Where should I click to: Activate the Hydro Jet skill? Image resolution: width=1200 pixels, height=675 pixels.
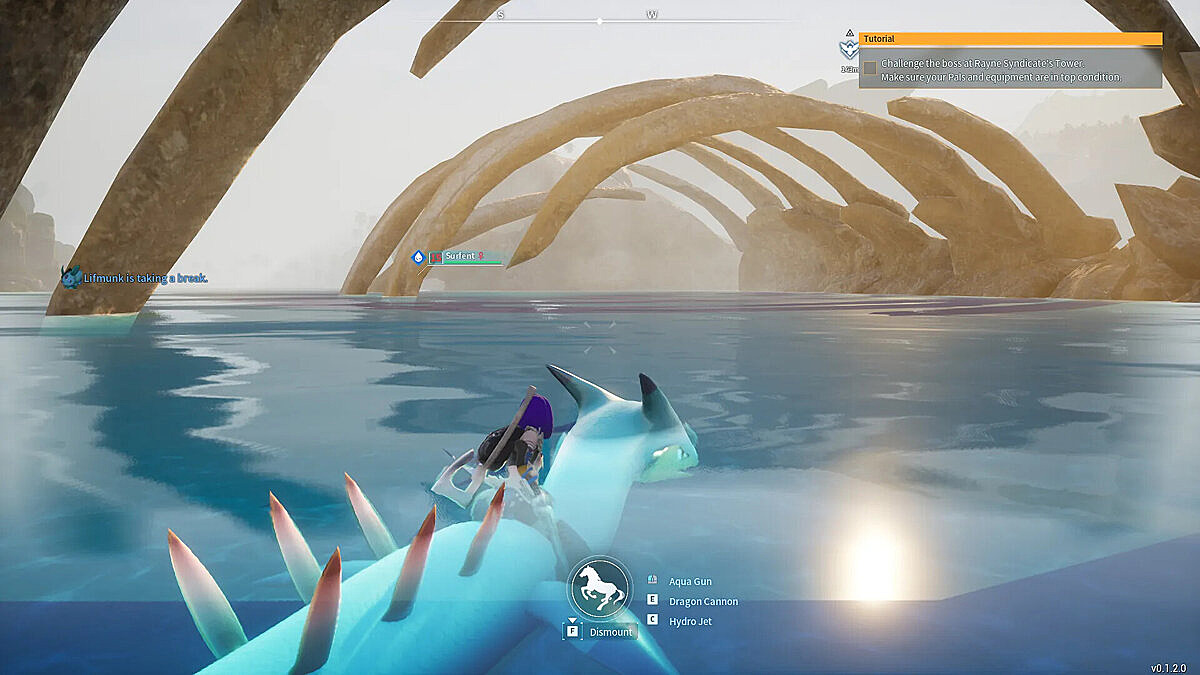tap(690, 621)
